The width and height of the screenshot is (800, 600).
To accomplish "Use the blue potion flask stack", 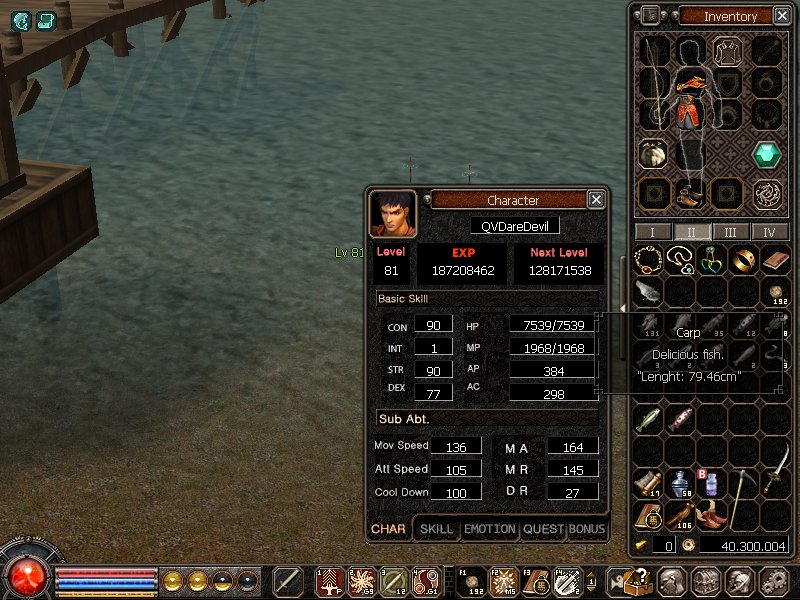I will (680, 483).
